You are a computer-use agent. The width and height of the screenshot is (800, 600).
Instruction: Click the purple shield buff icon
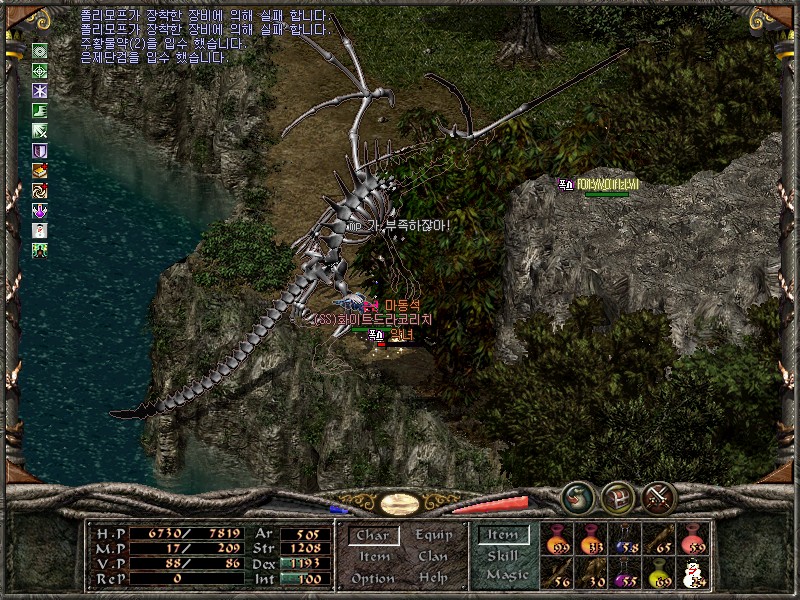click(40, 151)
